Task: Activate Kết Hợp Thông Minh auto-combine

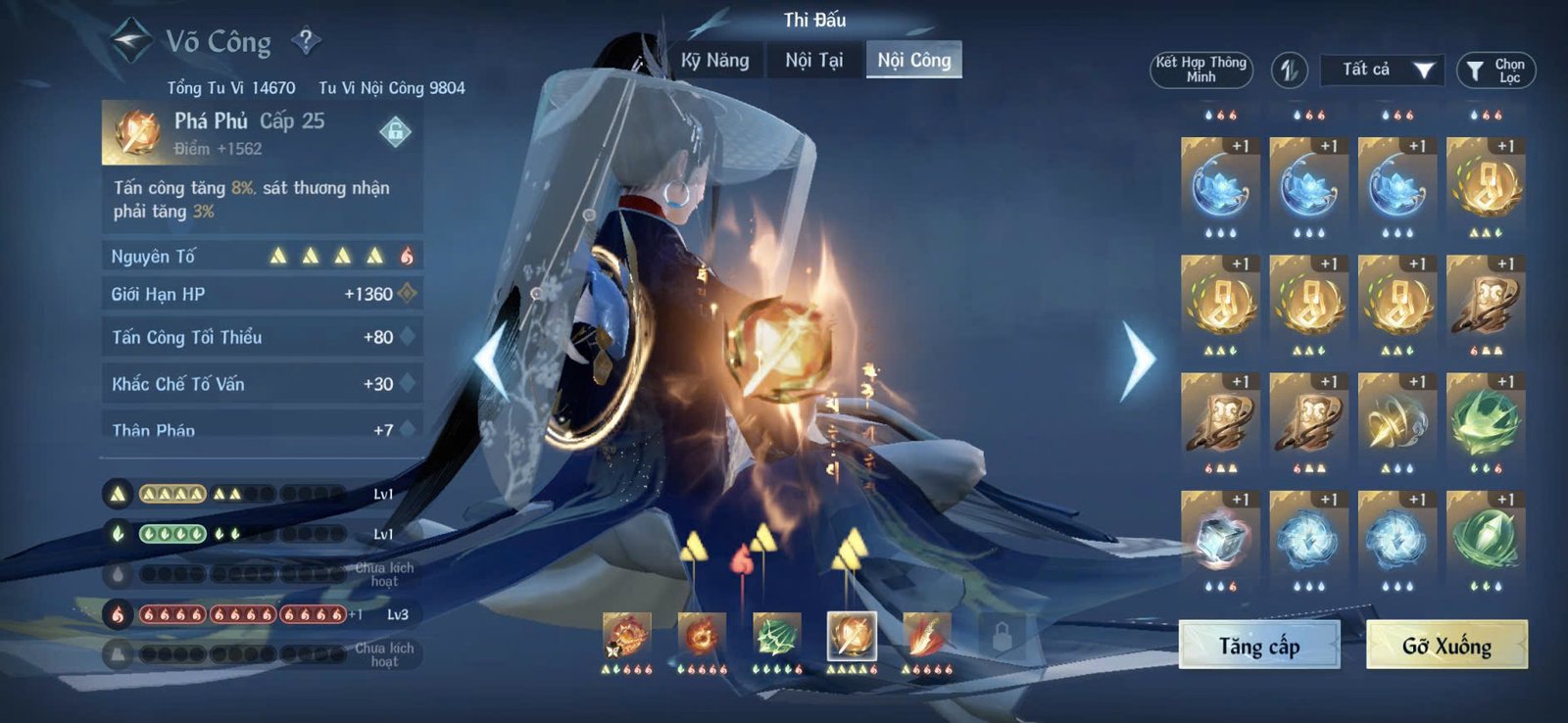Action: 1200,69
